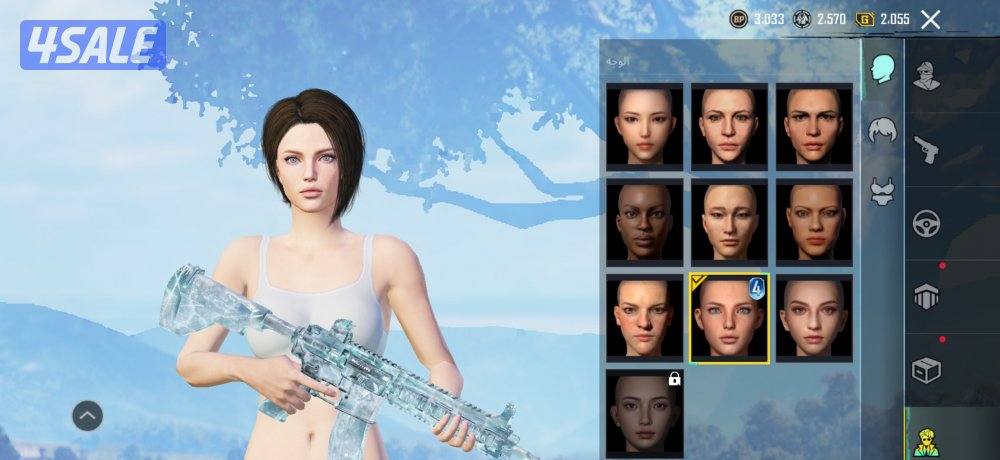Open the underwear category tab
This screenshot has height=460, width=1000.
click(x=882, y=190)
